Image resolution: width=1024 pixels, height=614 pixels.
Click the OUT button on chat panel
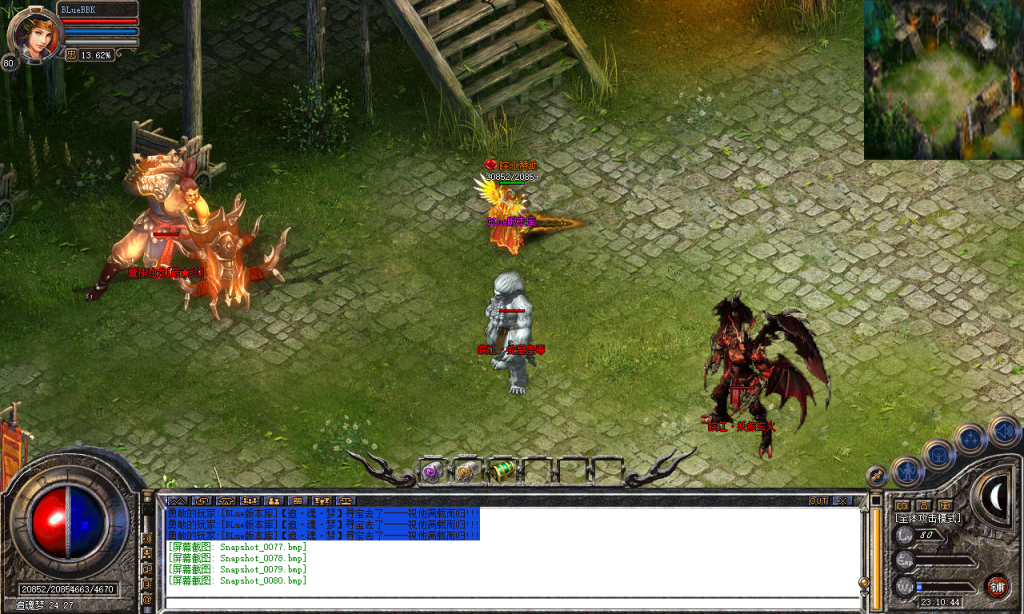(818, 500)
